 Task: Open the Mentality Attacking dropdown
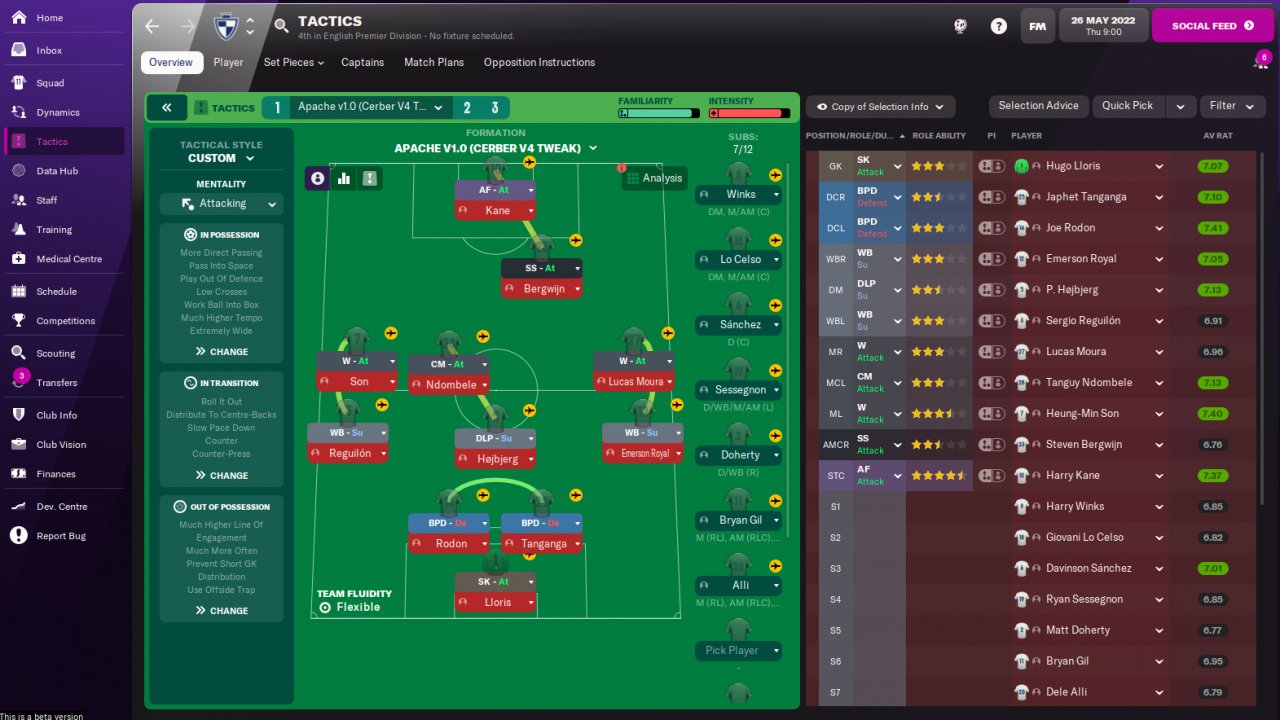(222, 204)
